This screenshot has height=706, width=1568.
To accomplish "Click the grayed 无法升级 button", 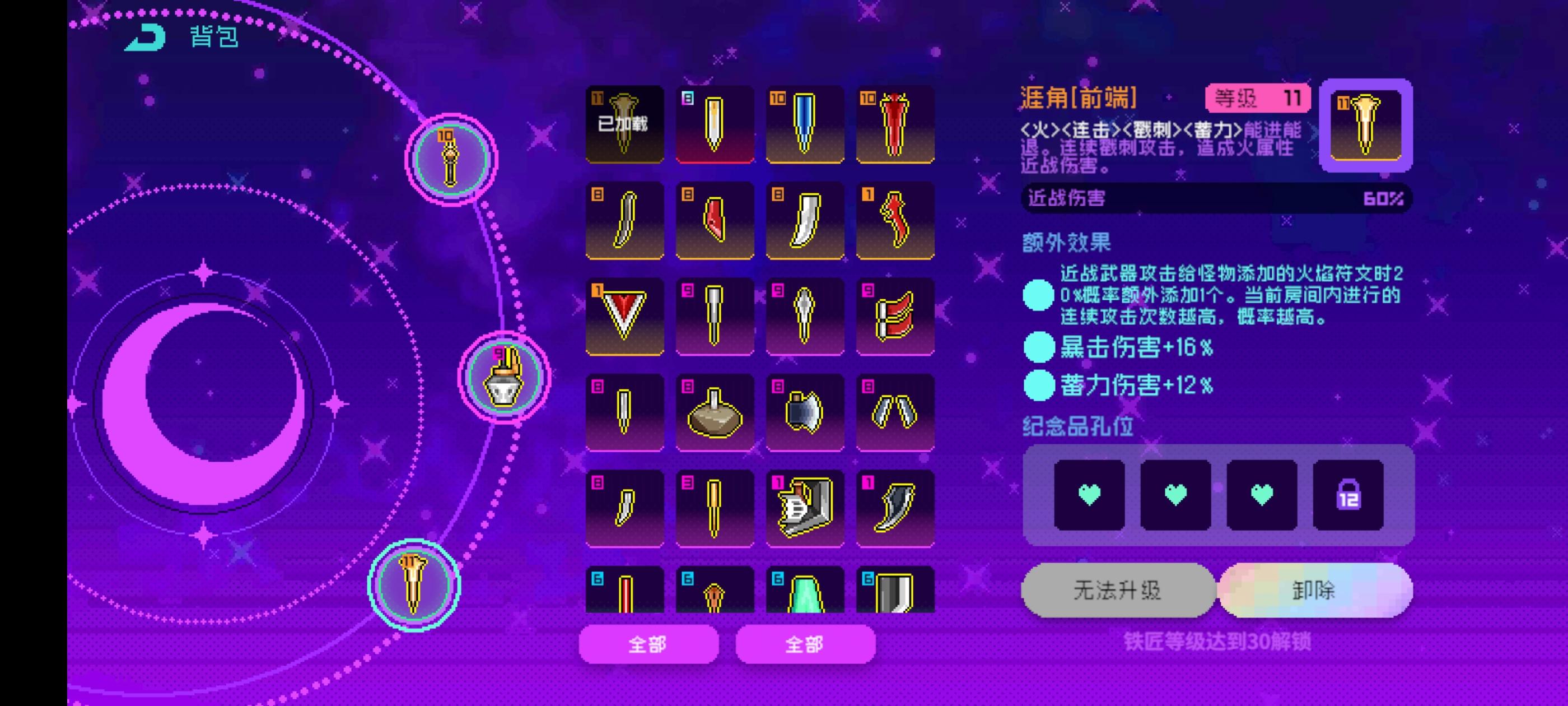I will click(1119, 589).
